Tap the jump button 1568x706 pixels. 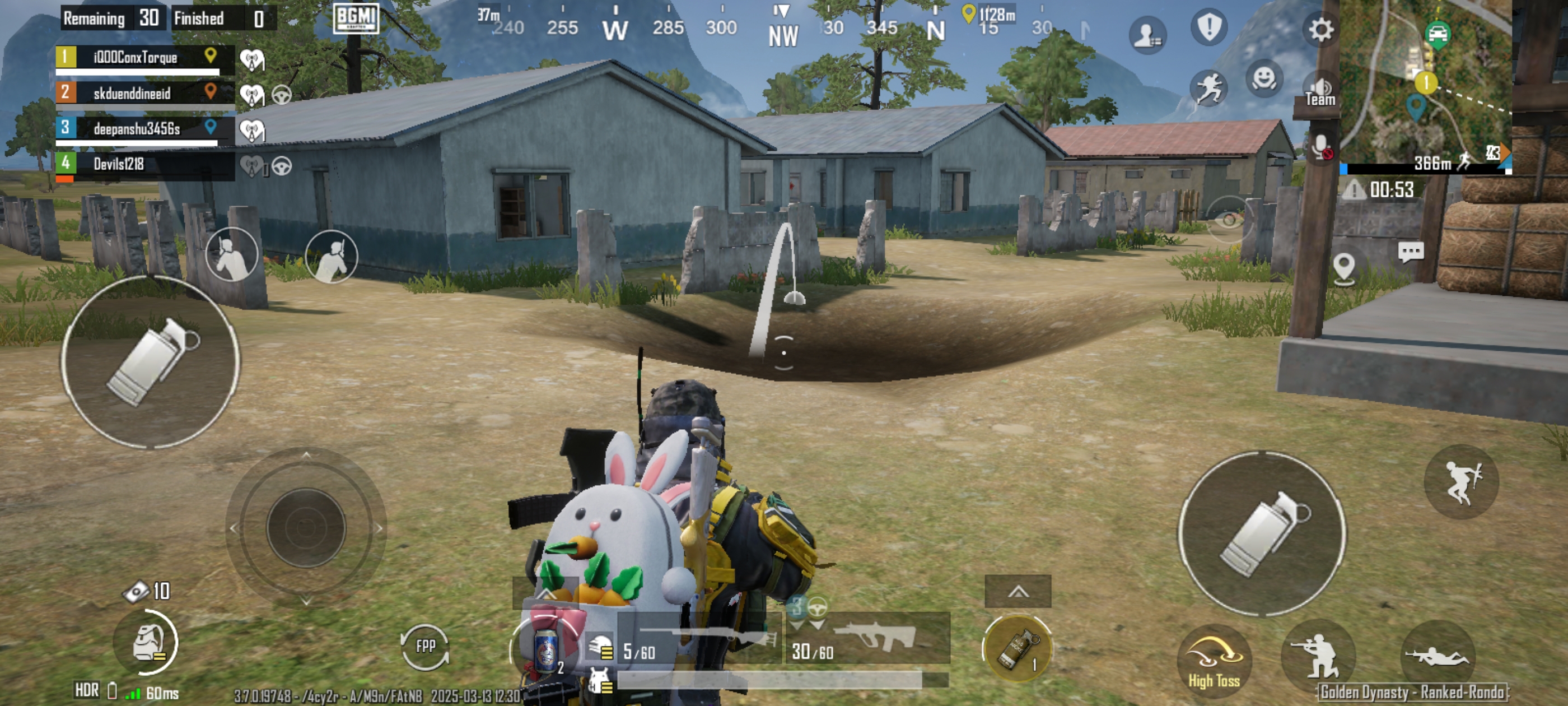[x=1462, y=482]
